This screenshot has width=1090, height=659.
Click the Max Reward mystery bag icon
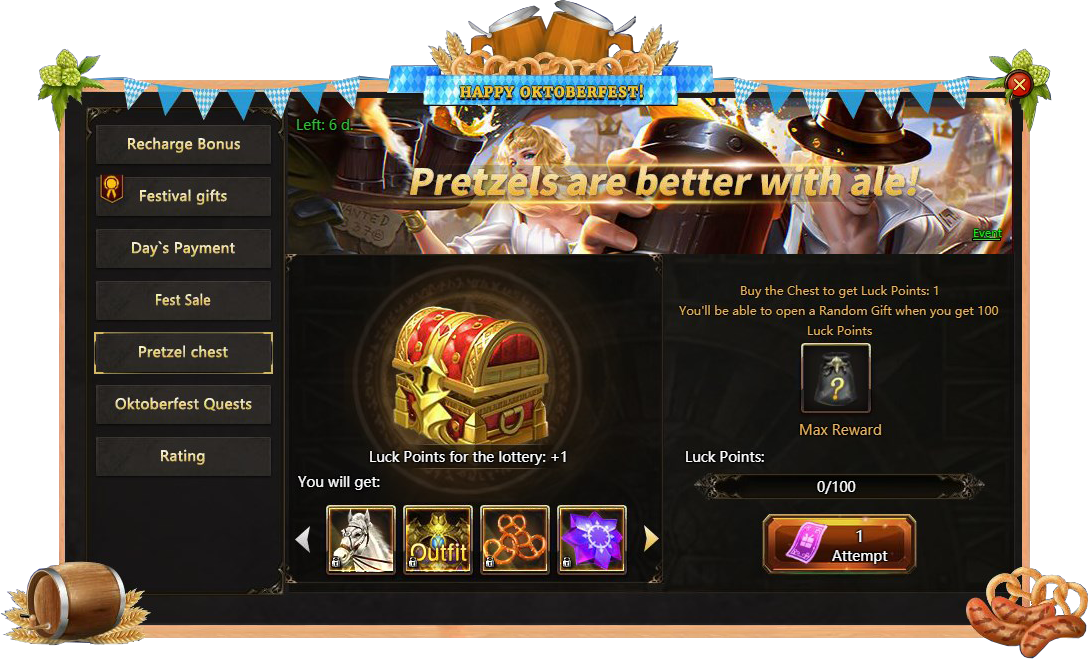coord(836,378)
